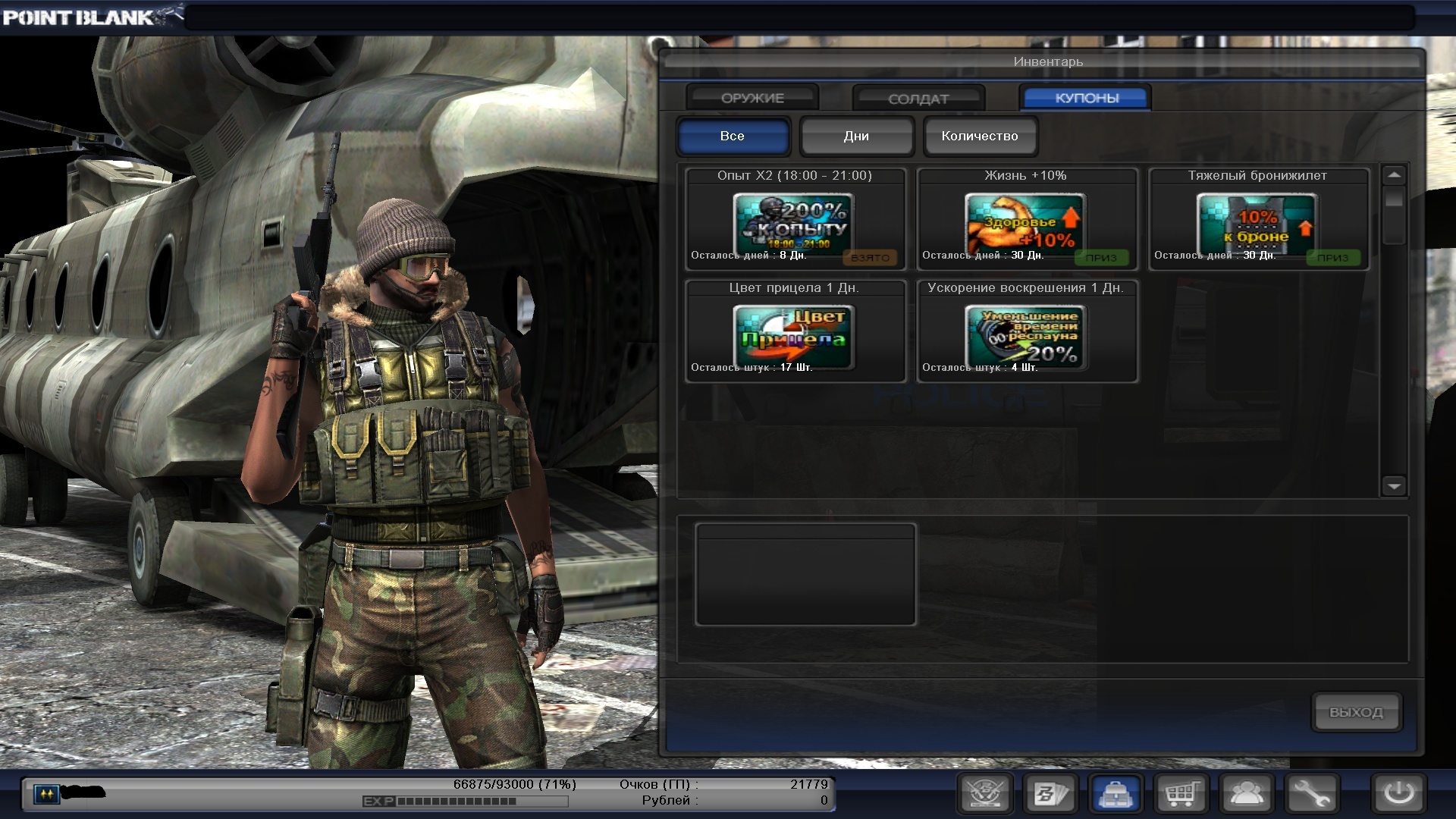Click the backpack inventory icon
This screenshot has width=1456, height=819.
pyautogui.click(x=1116, y=794)
